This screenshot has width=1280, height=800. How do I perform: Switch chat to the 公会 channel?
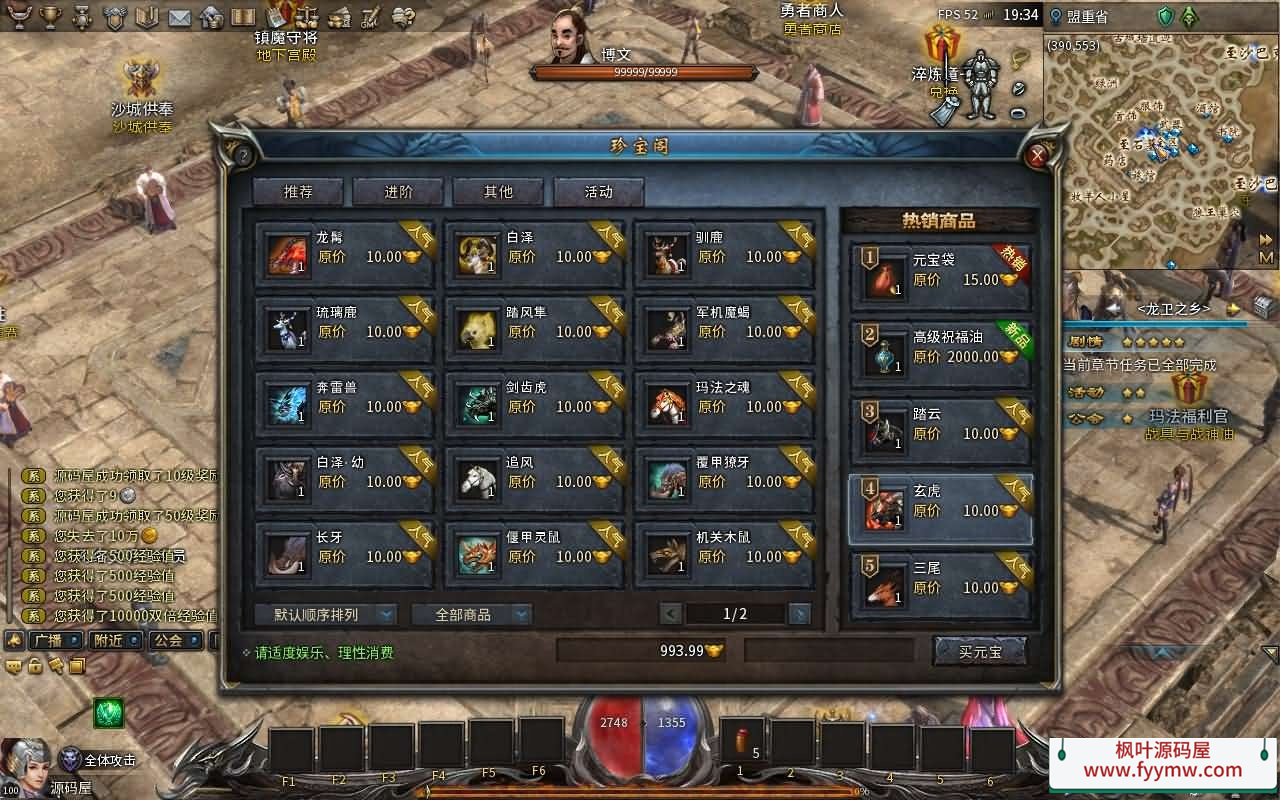click(174, 640)
